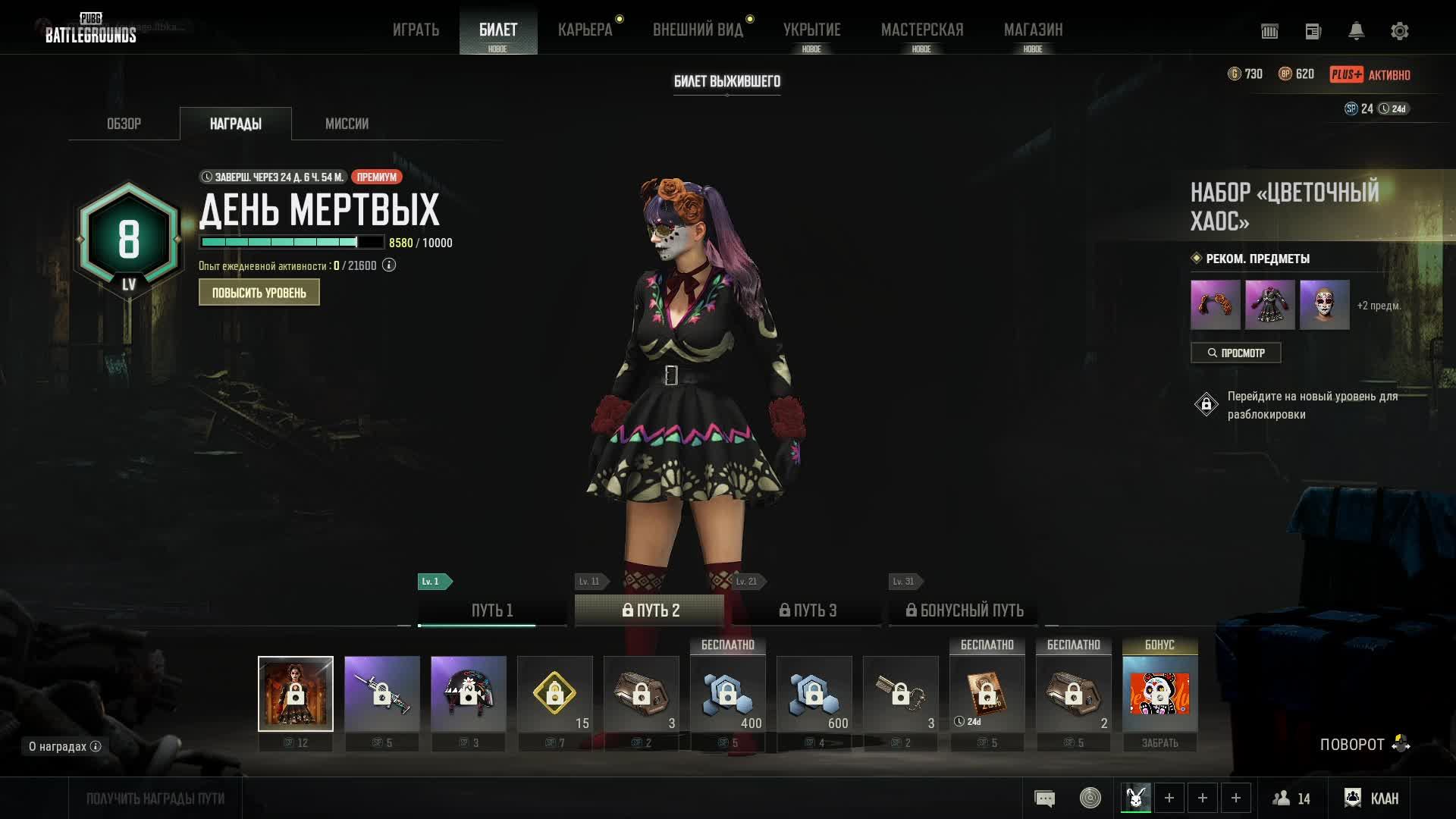Open notifications bell icon
Screen dimensions: 1456x819
click(1356, 31)
